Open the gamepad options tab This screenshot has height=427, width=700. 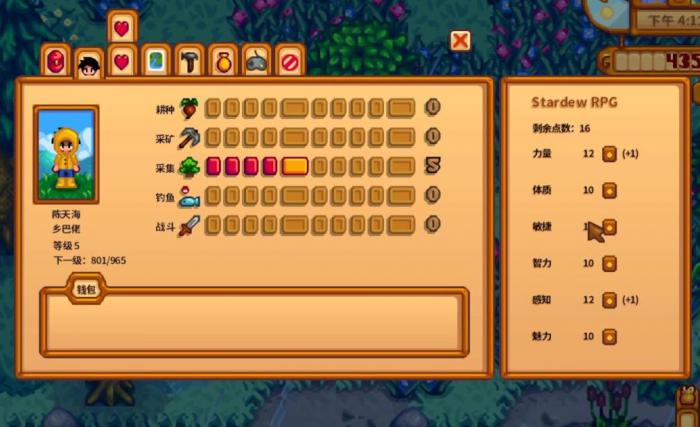click(256, 62)
